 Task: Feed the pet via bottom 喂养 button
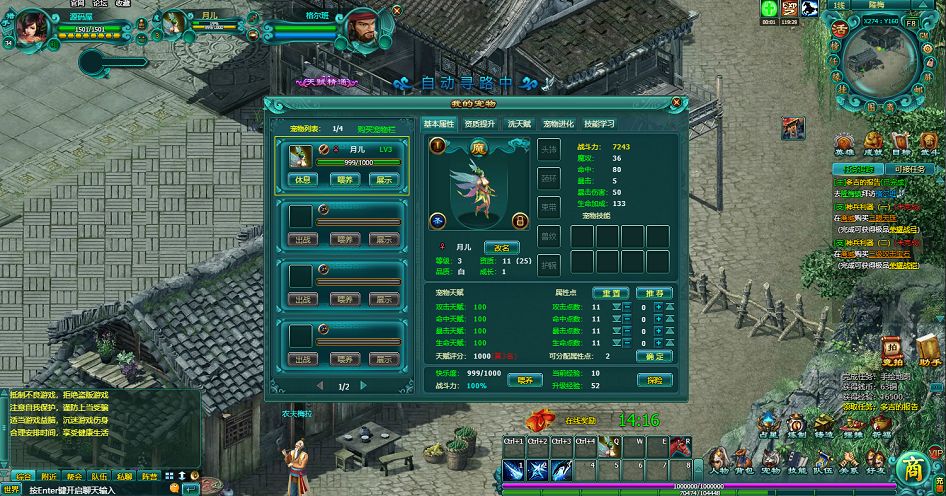coord(524,380)
